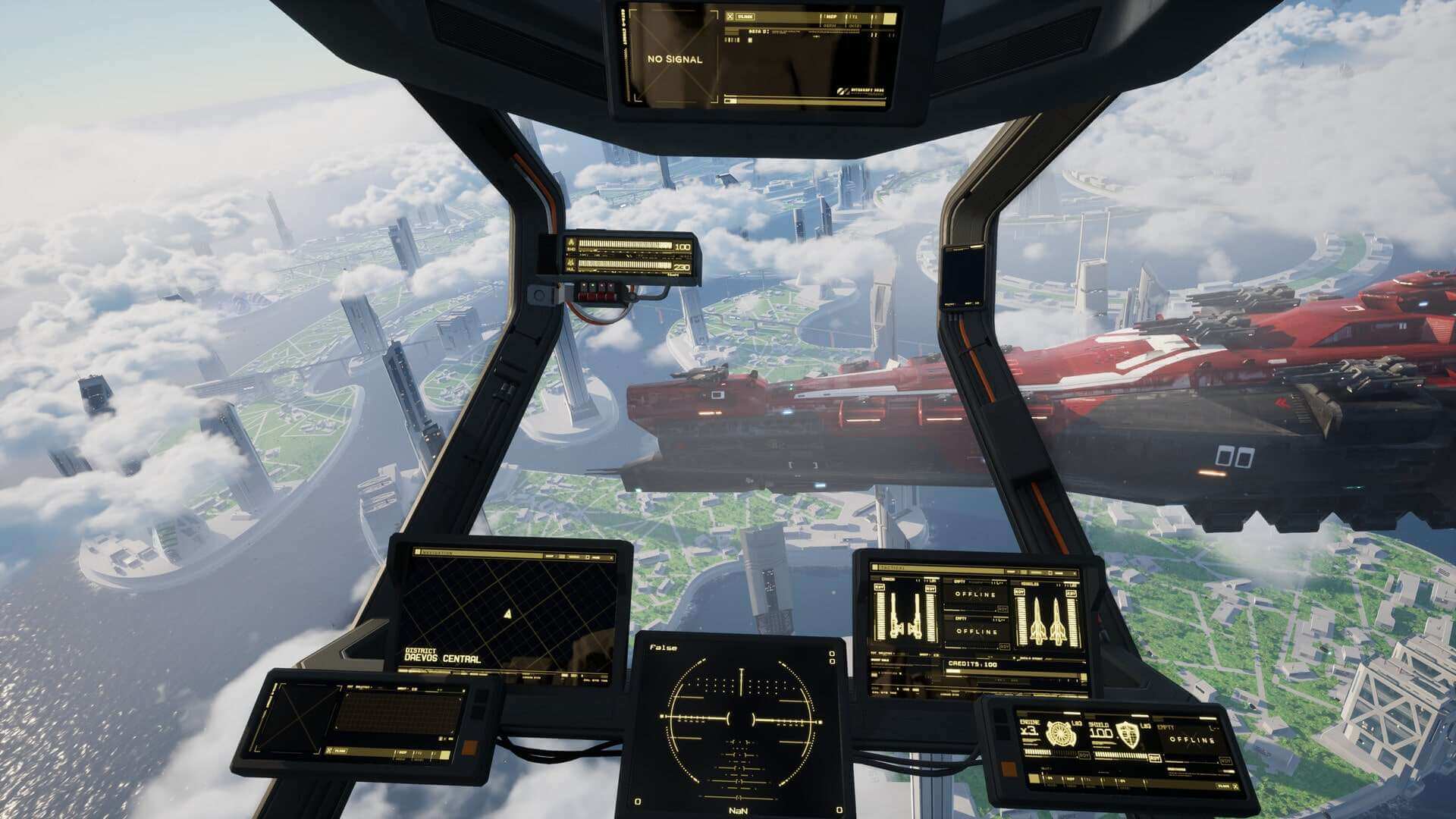Image resolution: width=1456 pixels, height=819 pixels.
Task: Select the missiles weapon panel
Action: coord(1046,618)
